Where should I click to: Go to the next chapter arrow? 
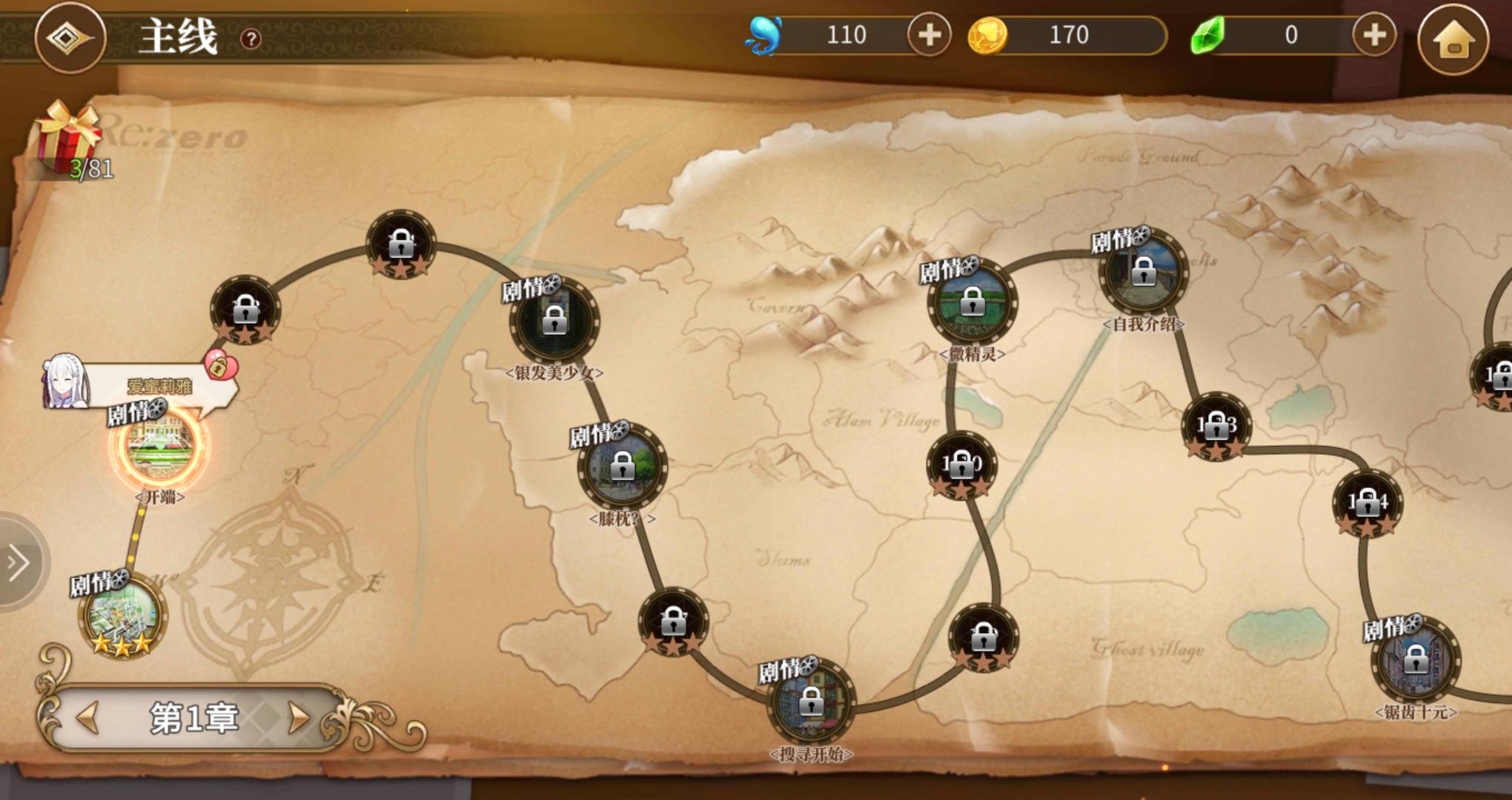click(x=299, y=717)
